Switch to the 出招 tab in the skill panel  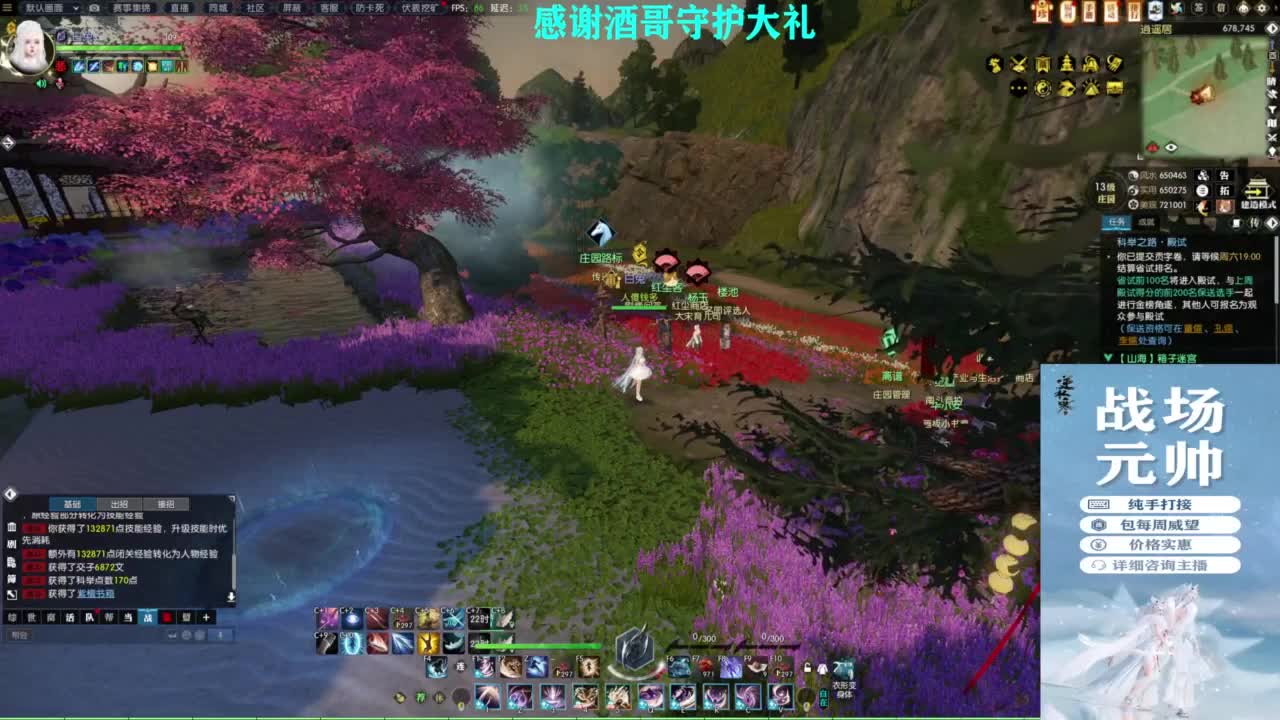tap(120, 504)
